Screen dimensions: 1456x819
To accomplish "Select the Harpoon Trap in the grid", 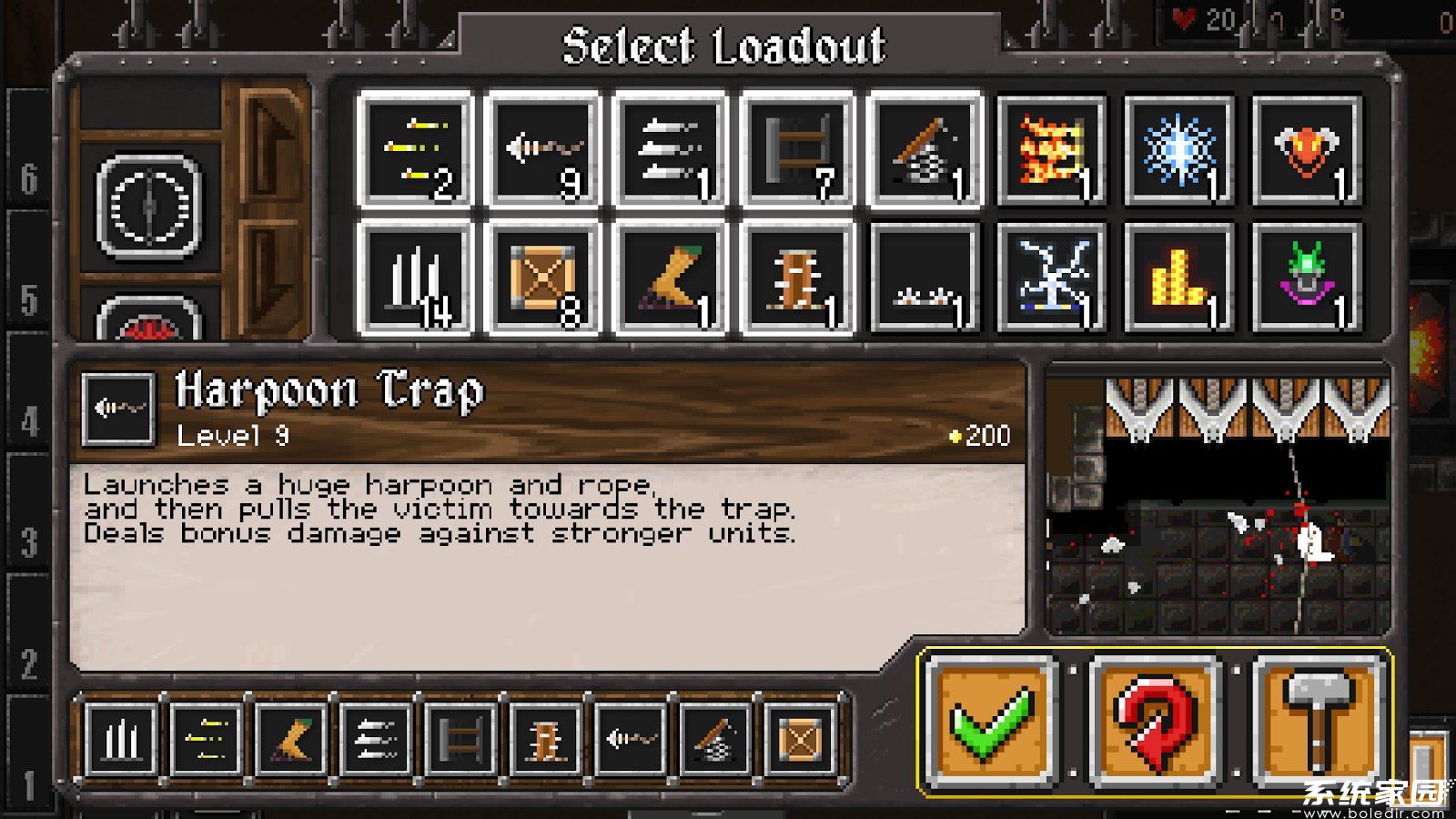I will [543, 151].
